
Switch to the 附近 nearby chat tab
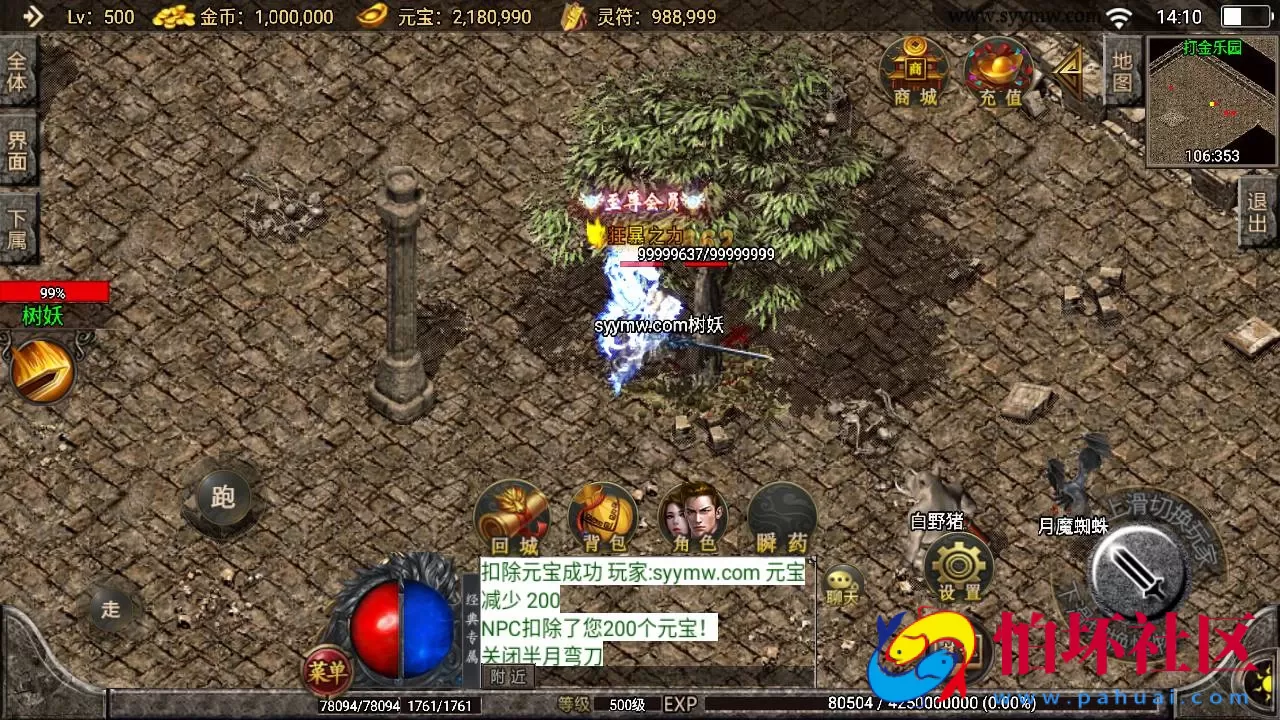tap(506, 676)
